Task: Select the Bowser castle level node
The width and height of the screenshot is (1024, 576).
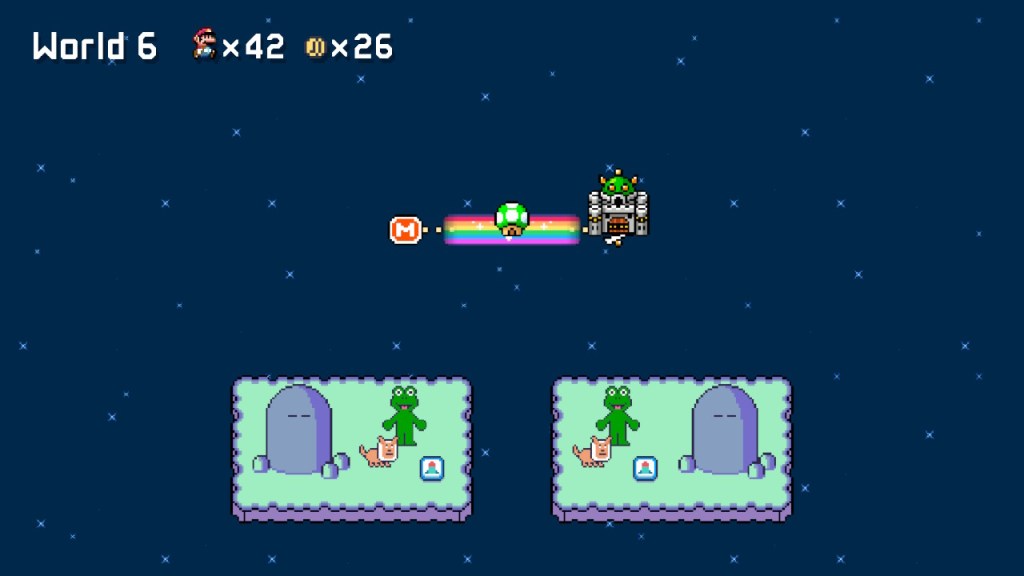Action: 618,209
